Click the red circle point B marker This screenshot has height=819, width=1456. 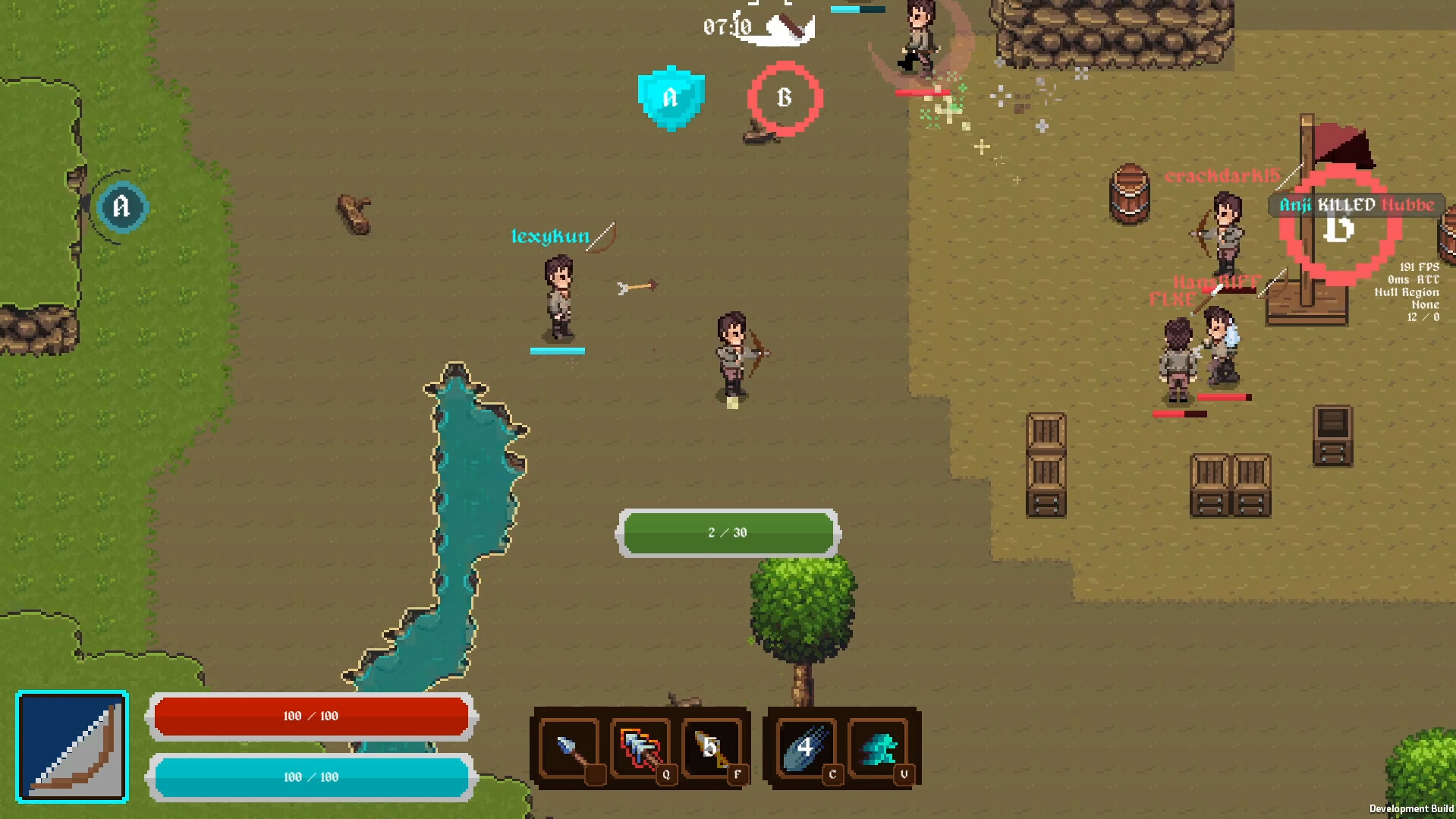785,98
